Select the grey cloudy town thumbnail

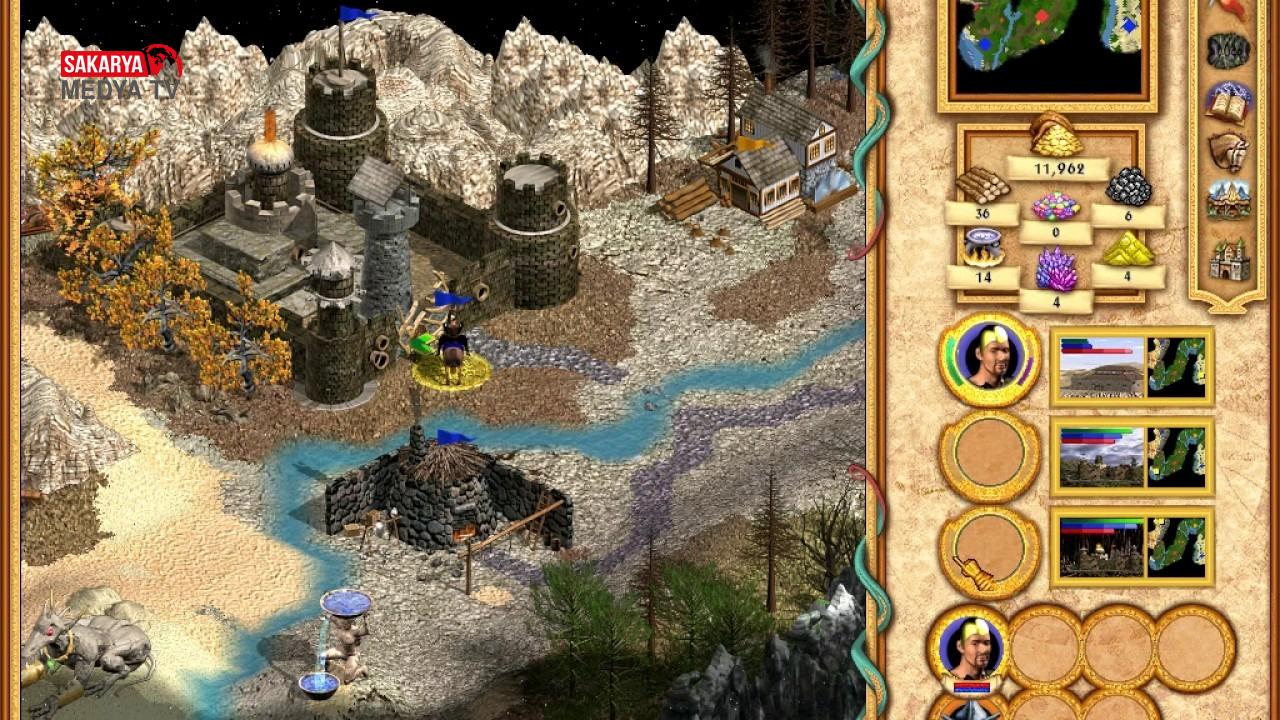(1101, 457)
